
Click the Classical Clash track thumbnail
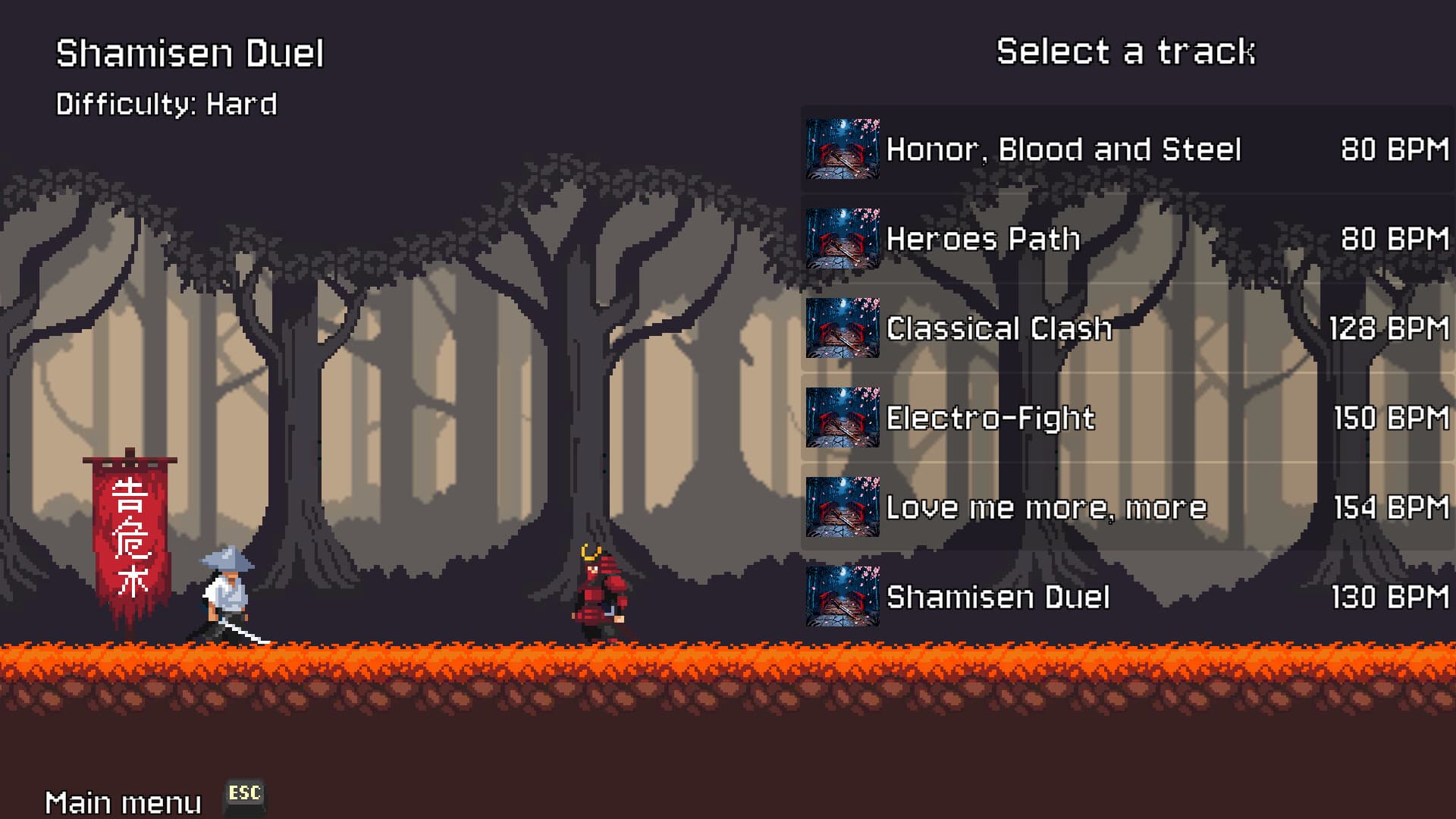tap(842, 328)
